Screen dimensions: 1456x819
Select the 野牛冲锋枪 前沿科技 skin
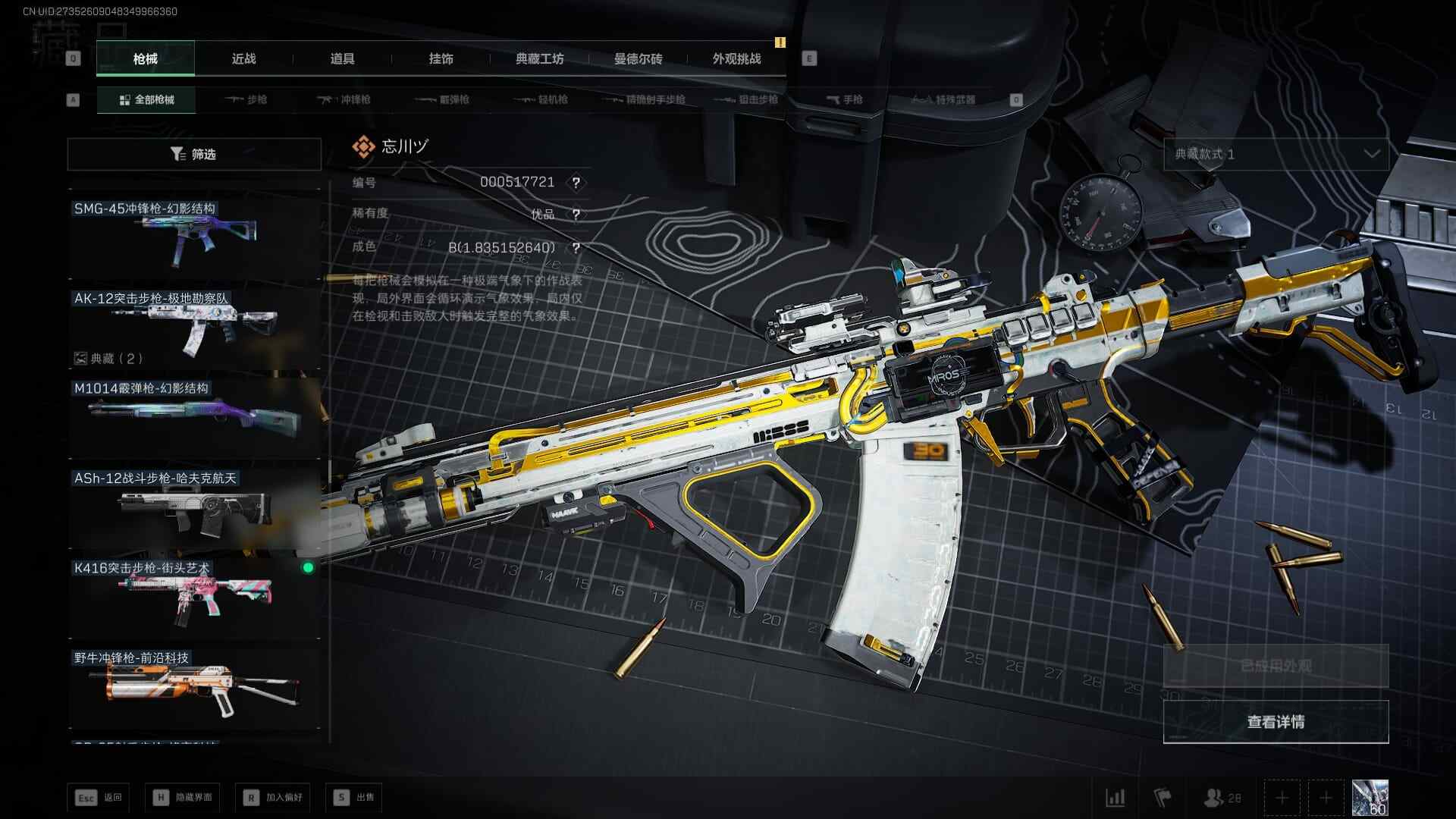194,686
